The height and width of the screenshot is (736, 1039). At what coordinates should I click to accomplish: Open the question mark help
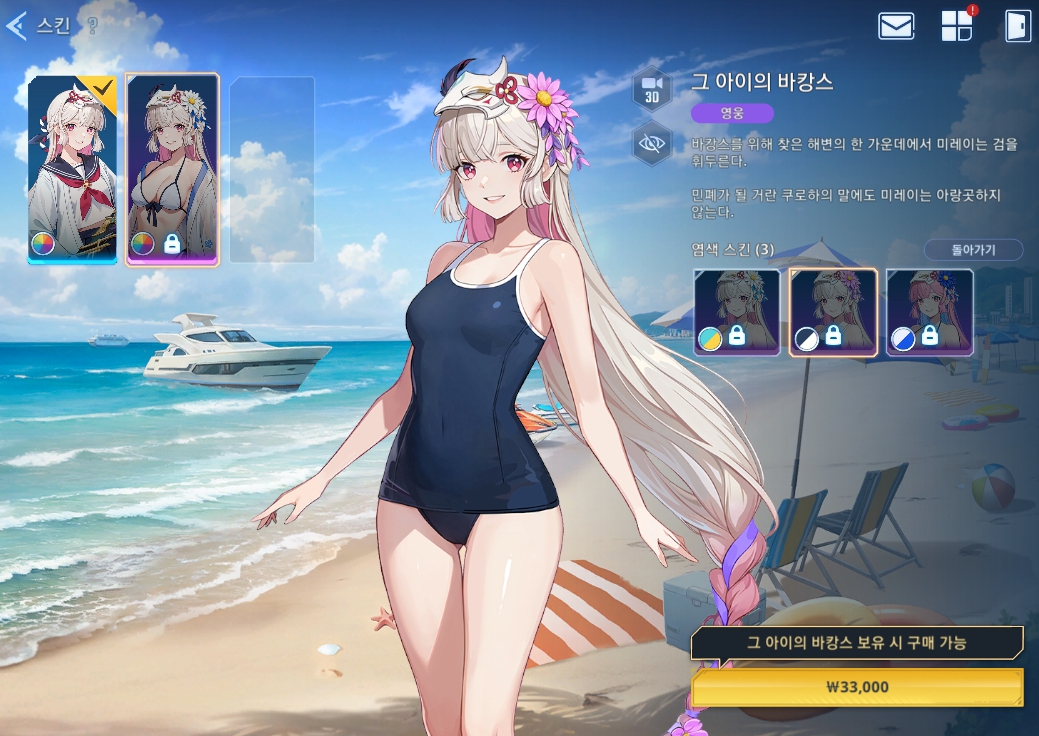point(92,27)
